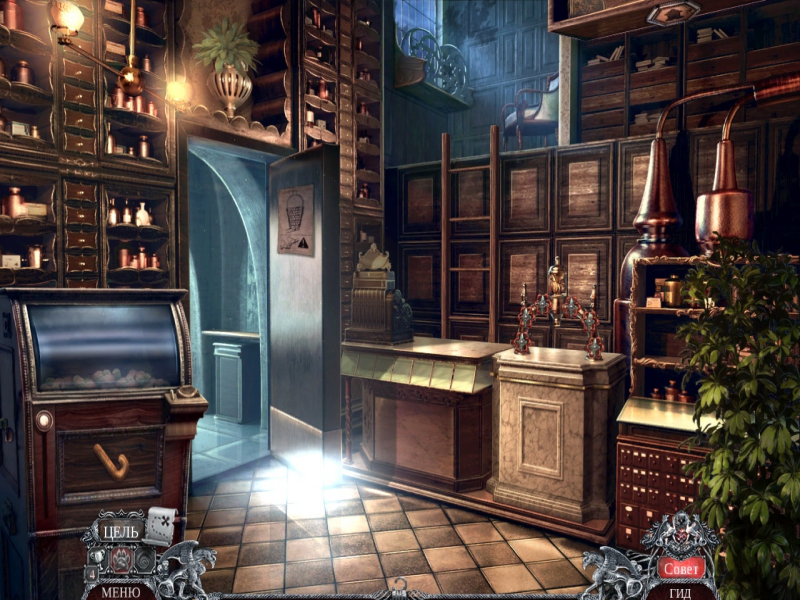The width and height of the screenshot is (800, 600).
Task: Use the Совет hint button
Action: click(680, 568)
